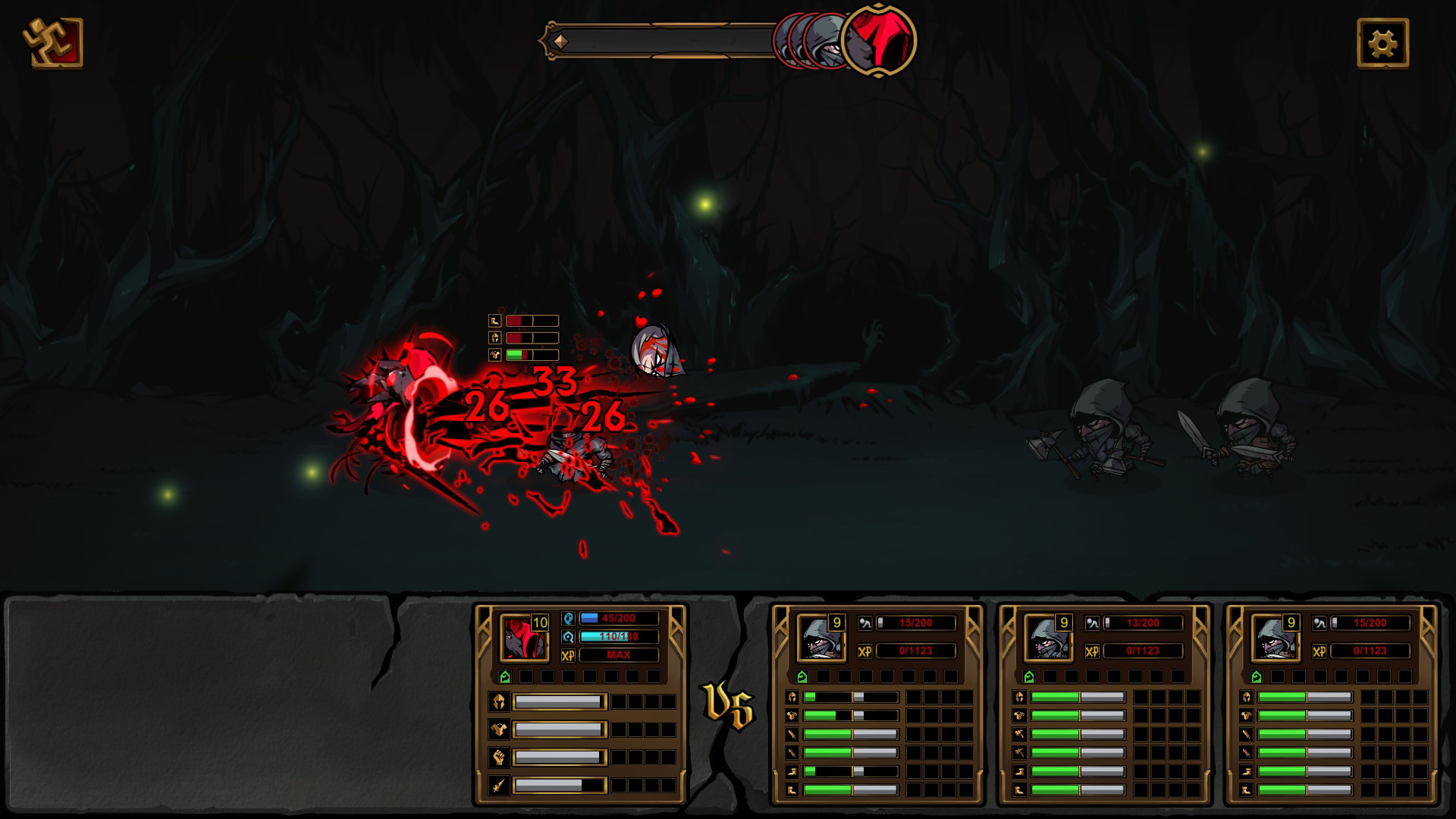Open the flee battle icon top left

point(52,42)
